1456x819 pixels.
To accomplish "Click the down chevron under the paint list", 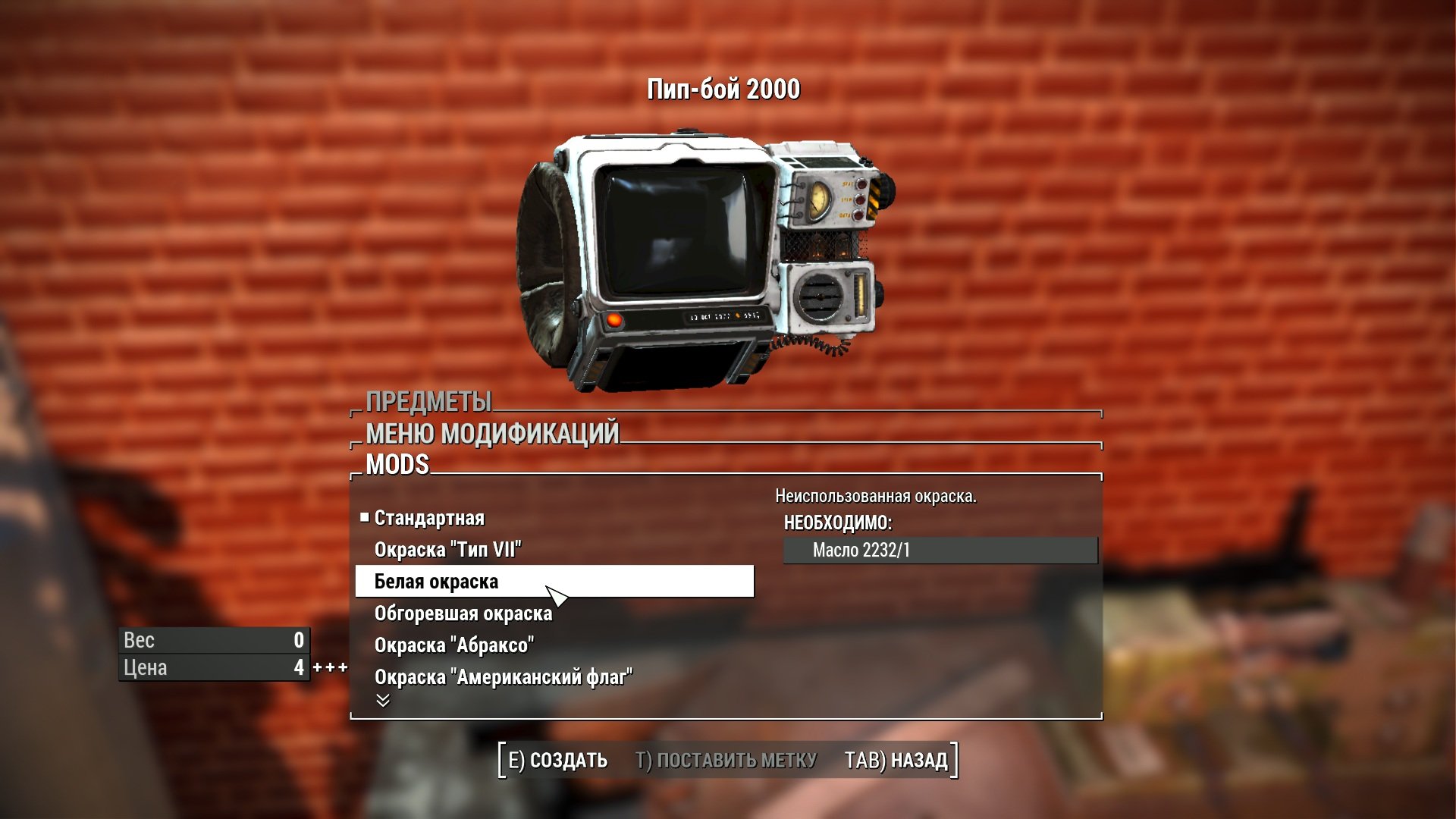I will 383,701.
